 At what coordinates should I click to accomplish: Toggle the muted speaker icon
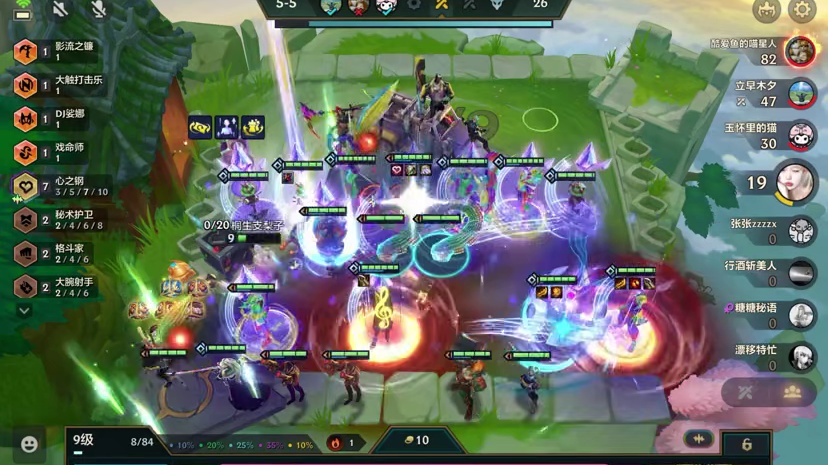60,9
